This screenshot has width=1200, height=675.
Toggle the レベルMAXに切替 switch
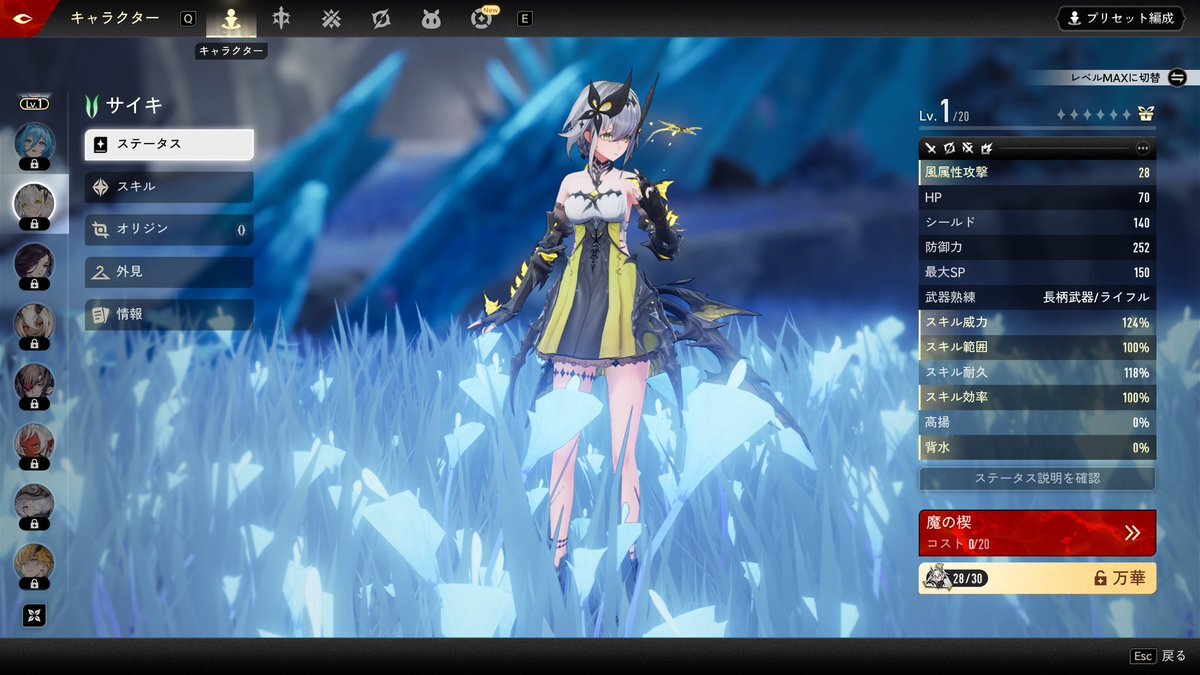(x=1177, y=77)
